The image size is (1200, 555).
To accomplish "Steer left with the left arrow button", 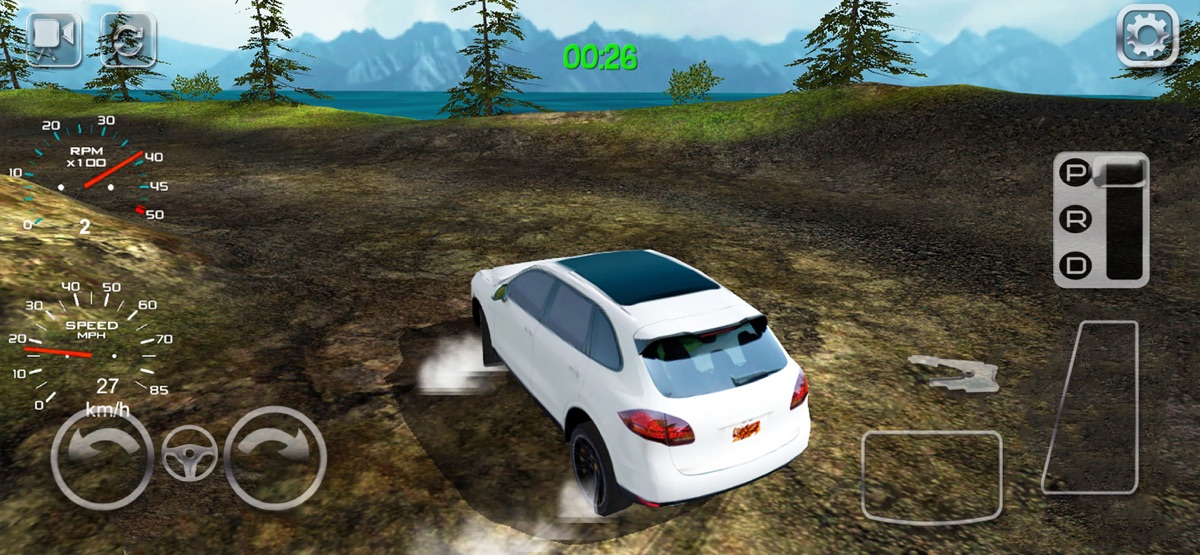I will click(101, 458).
